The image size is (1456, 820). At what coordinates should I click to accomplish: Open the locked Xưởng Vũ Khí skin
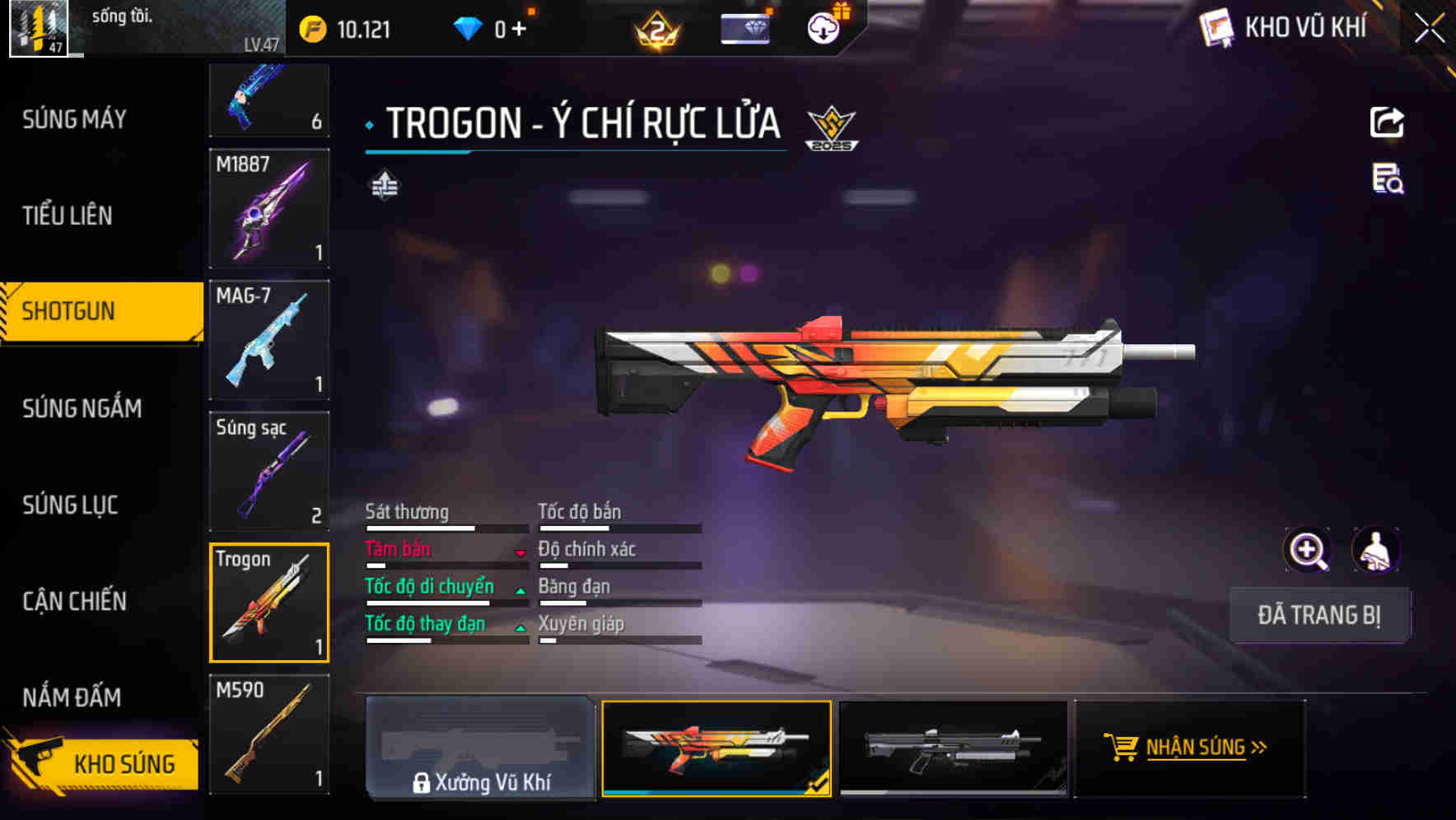pos(480,748)
